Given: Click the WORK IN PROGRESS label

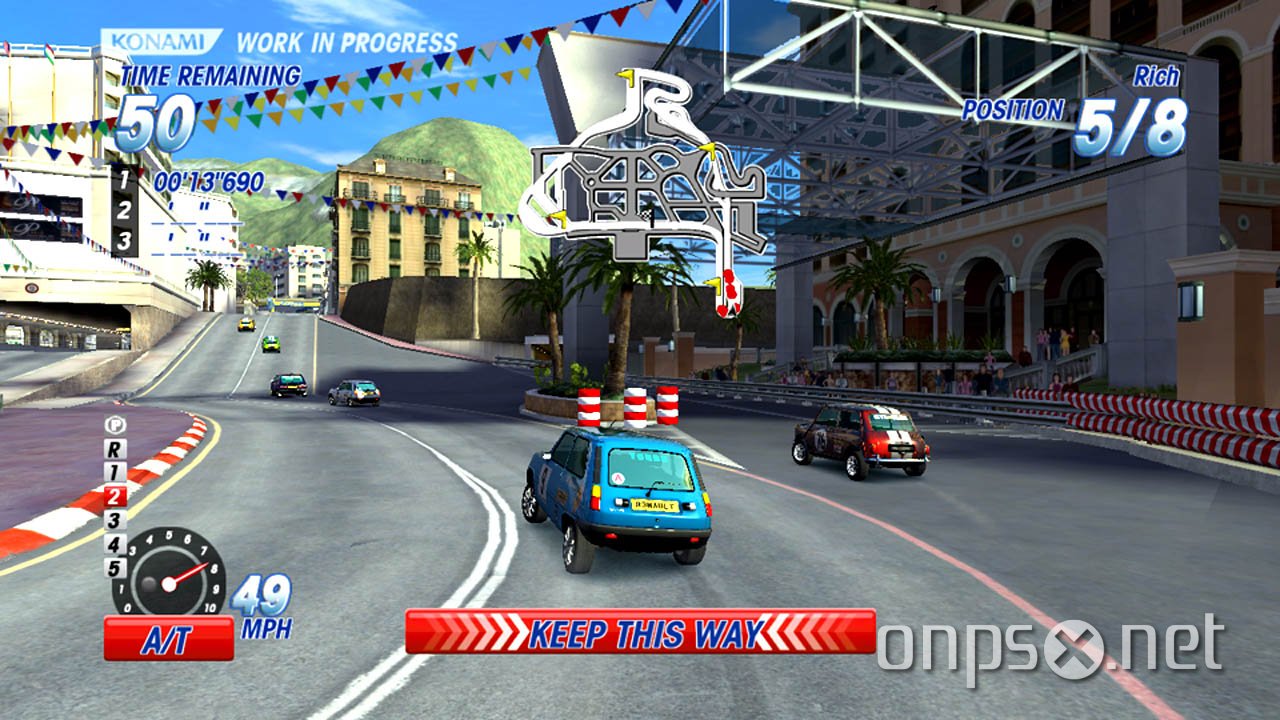Looking at the screenshot, I should tap(345, 42).
